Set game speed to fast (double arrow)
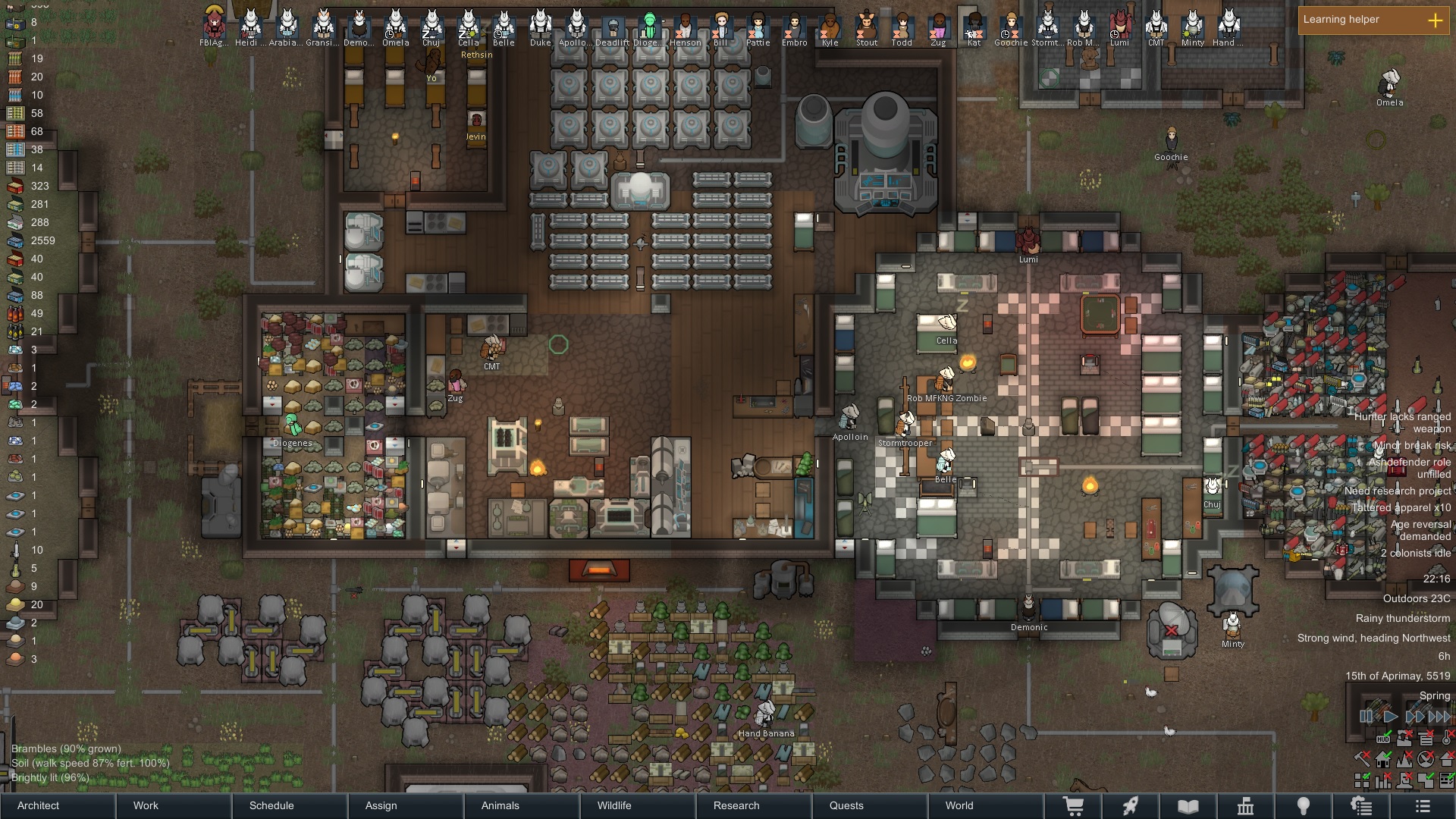1456x819 pixels. click(x=1414, y=716)
